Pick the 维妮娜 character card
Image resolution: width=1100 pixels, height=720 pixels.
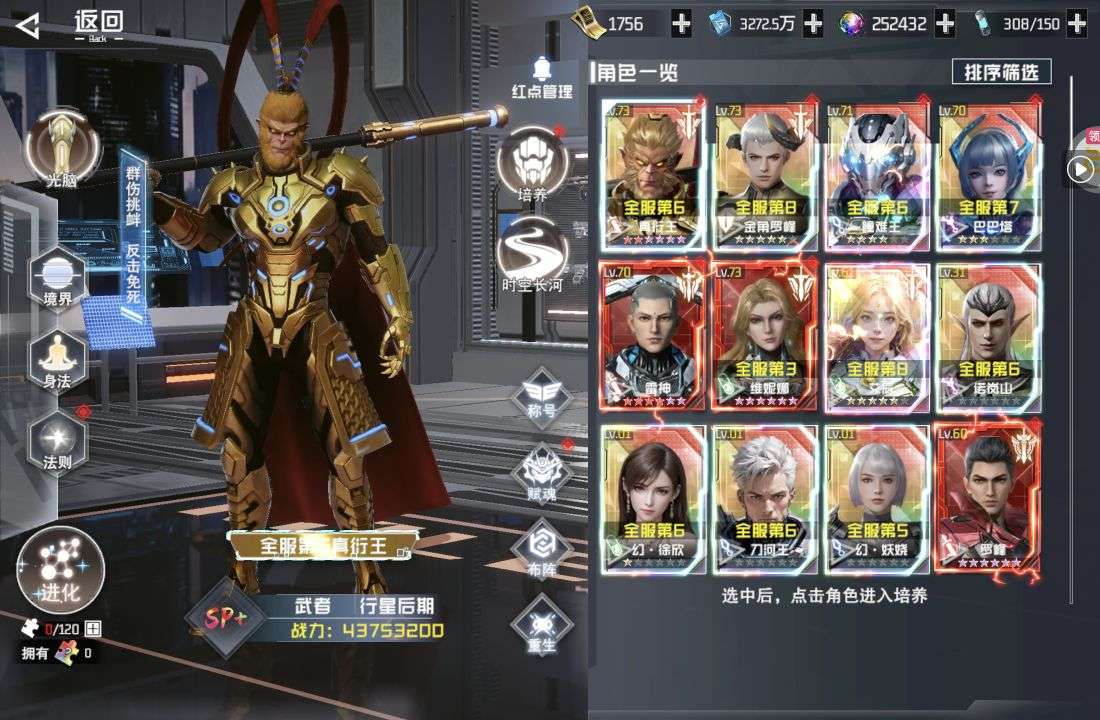click(764, 335)
